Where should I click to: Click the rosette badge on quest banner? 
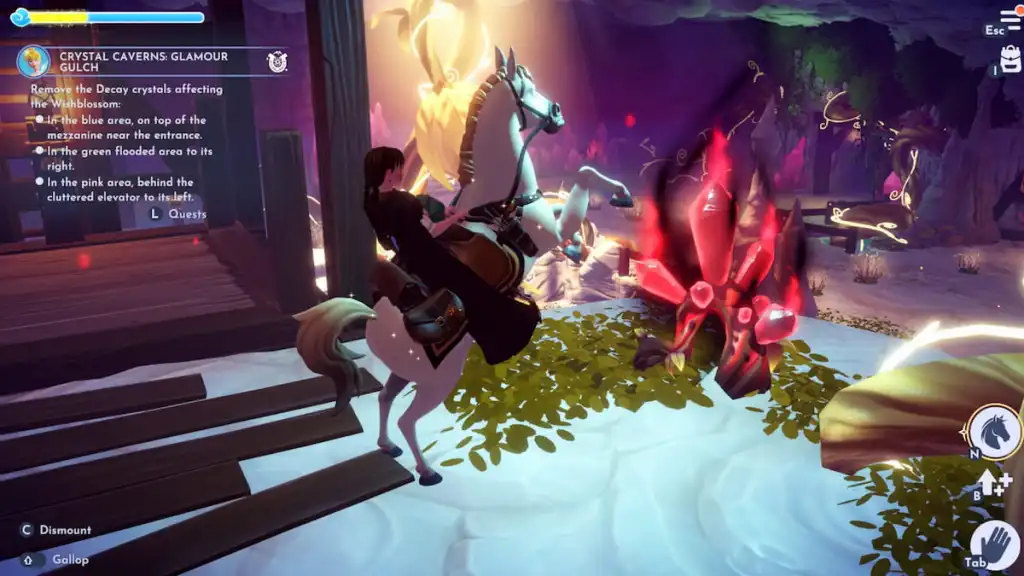(277, 62)
